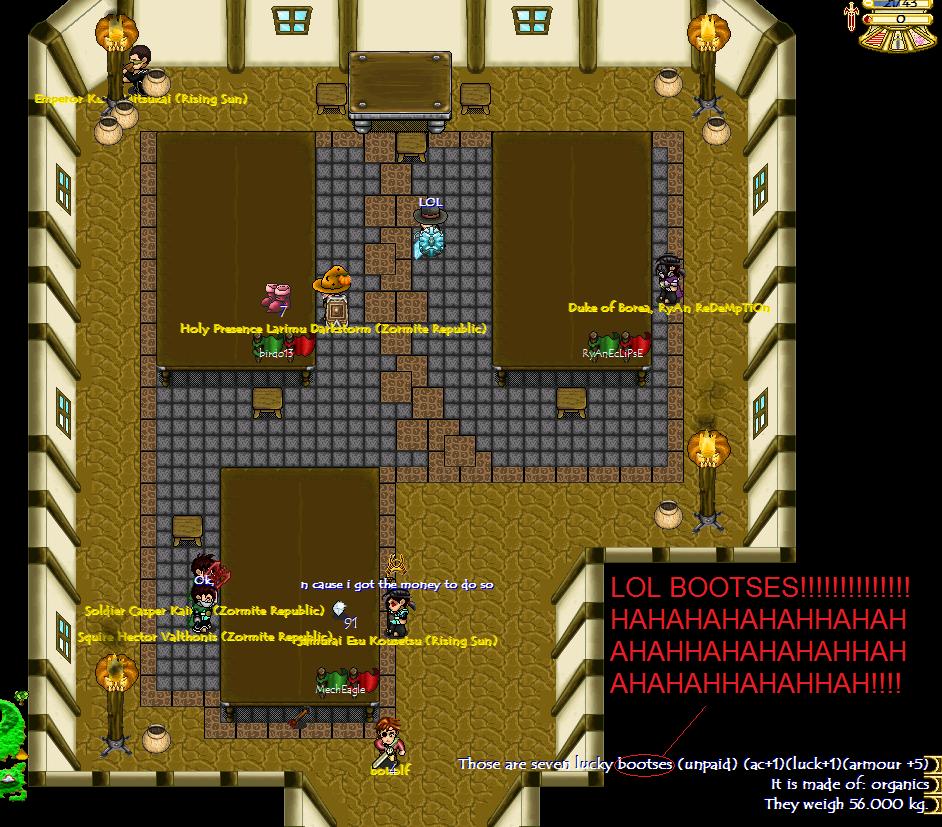Click the red sword icon in the HUD
Viewport: 942px width, 827px height.
[851, 16]
